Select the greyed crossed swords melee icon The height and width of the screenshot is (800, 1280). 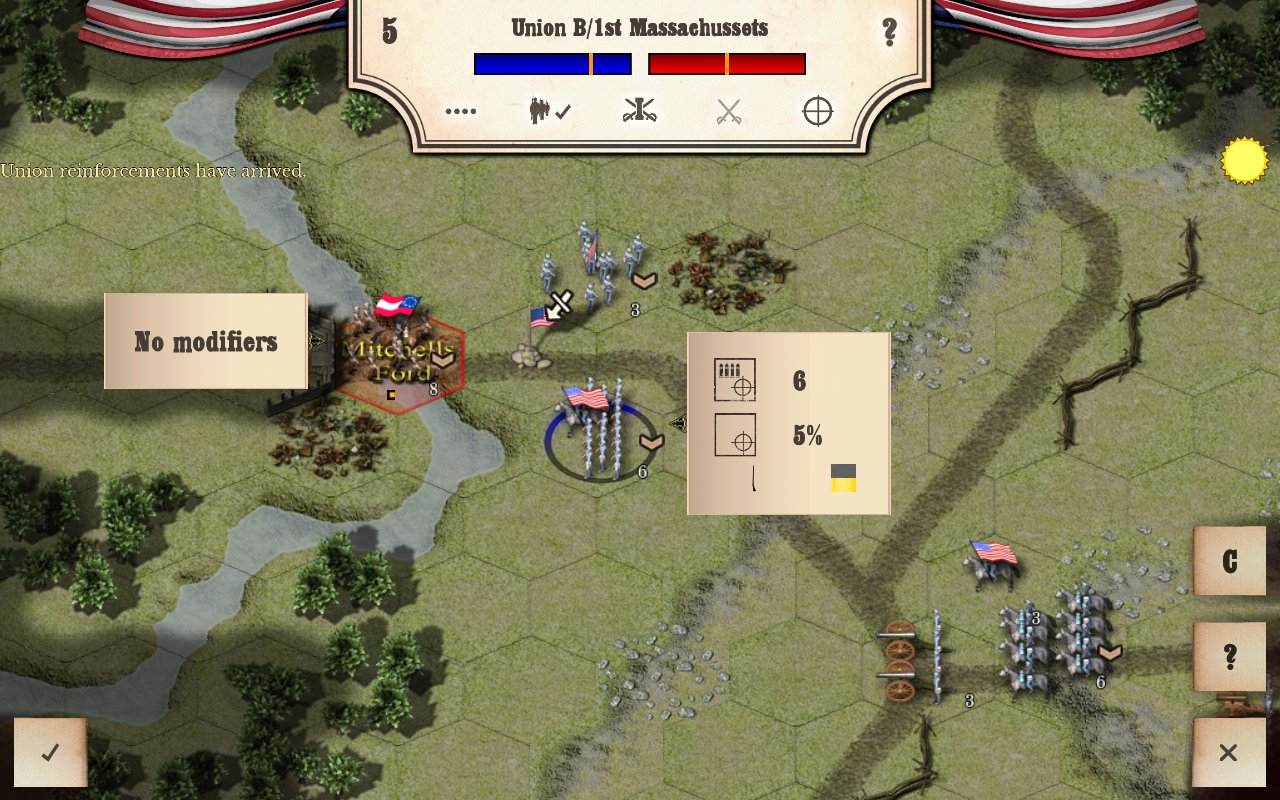coord(729,112)
